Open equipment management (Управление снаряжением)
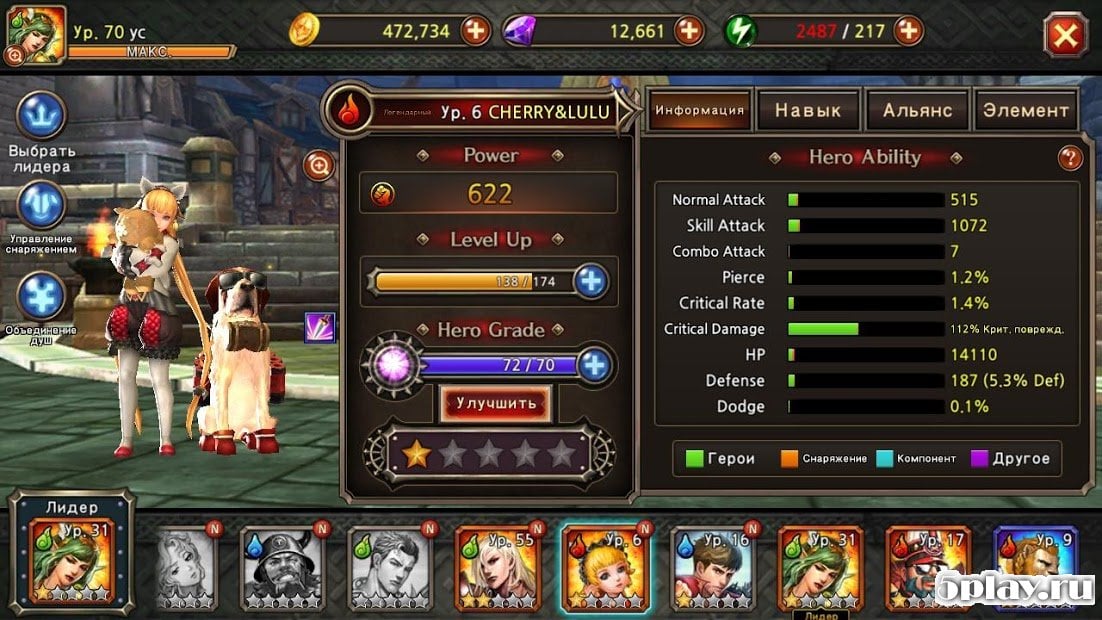This screenshot has width=1102, height=620. (x=41, y=206)
